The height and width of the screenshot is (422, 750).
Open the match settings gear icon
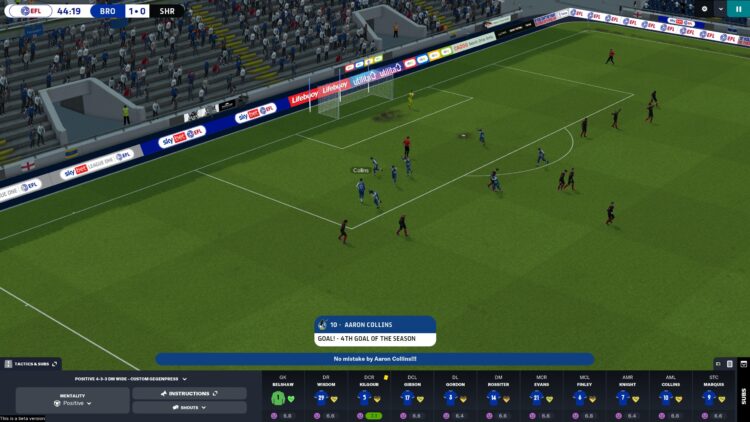click(x=704, y=8)
